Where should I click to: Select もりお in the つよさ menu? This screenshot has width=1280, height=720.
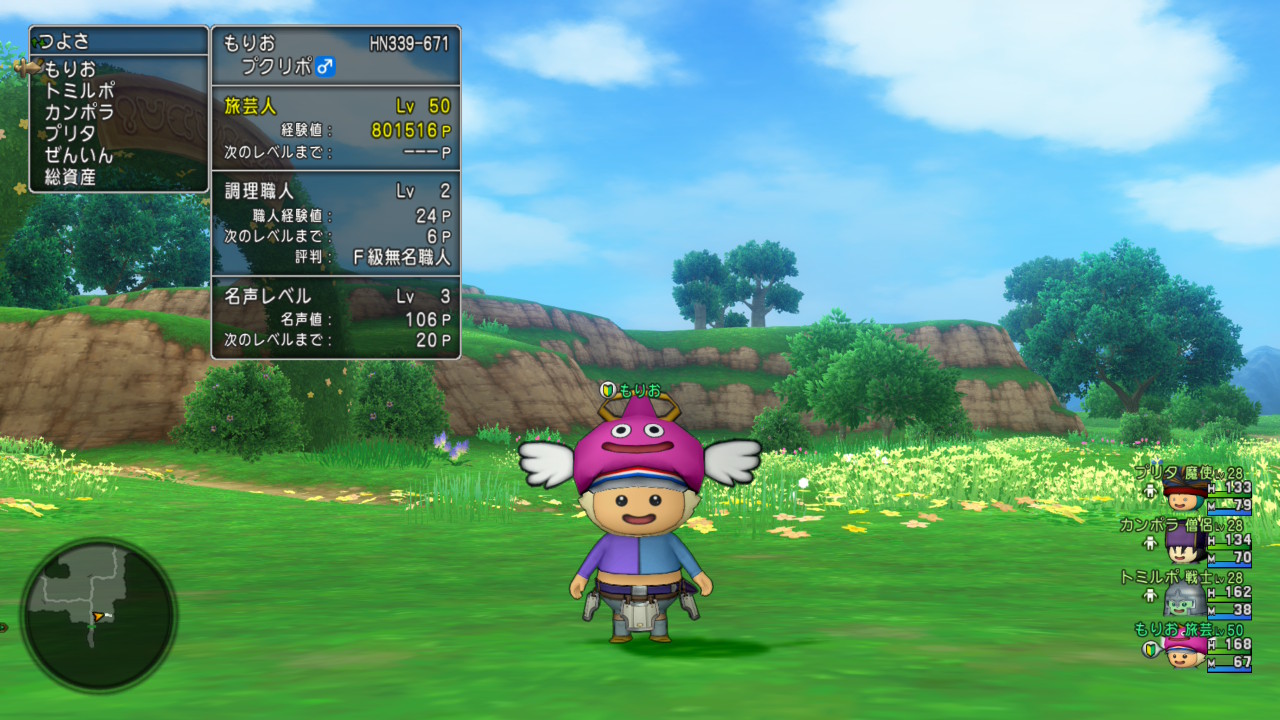(x=70, y=69)
